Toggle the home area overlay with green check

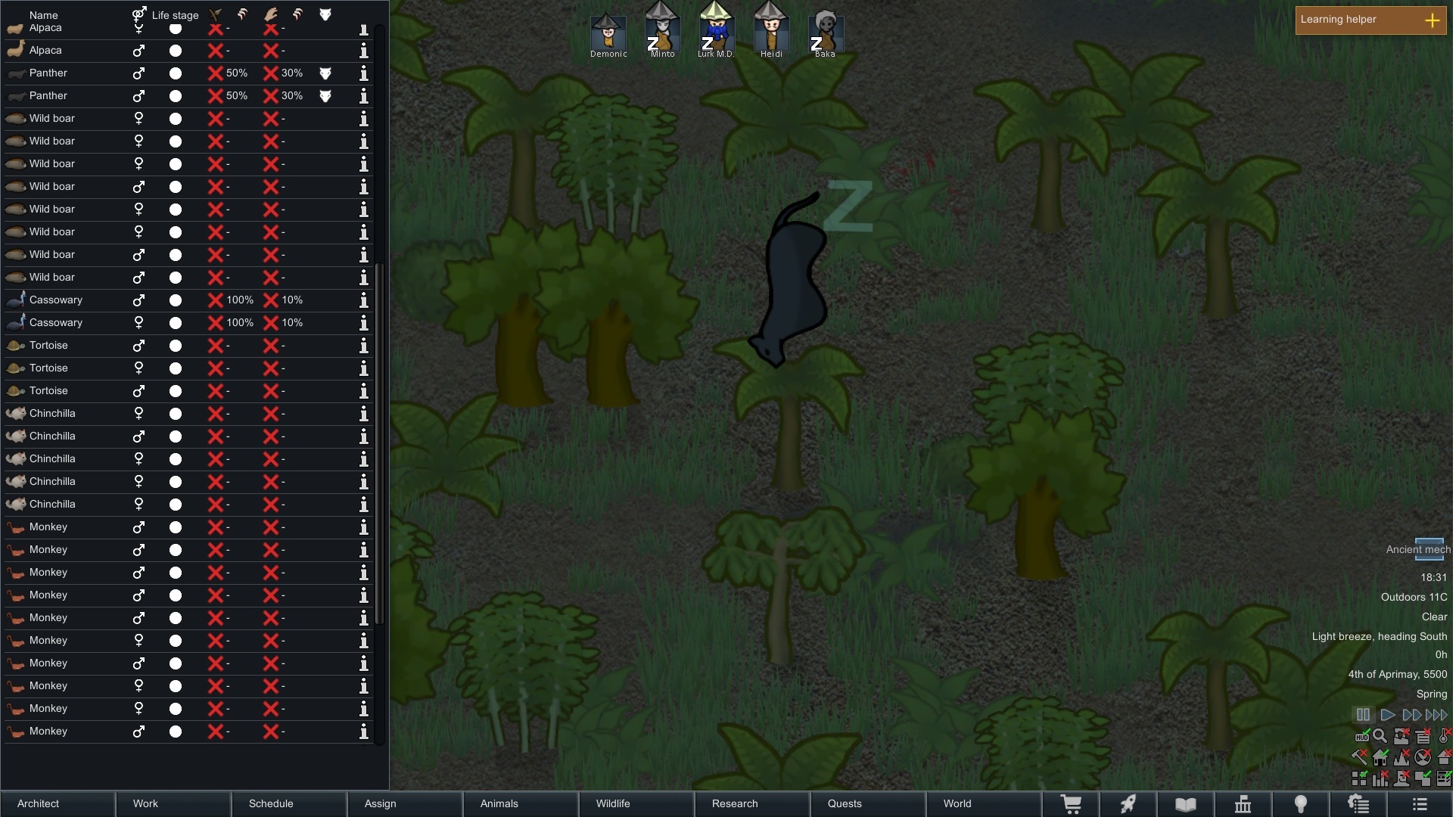coord(1380,757)
